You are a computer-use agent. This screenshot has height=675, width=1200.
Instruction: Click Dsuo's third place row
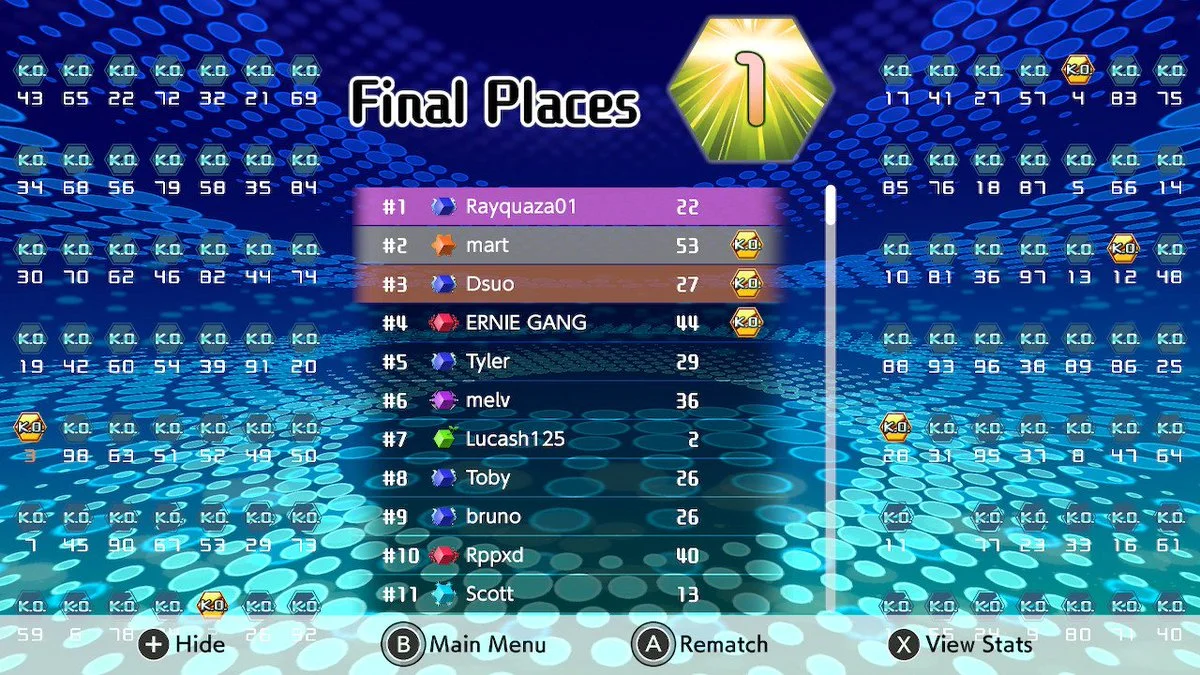(567, 284)
